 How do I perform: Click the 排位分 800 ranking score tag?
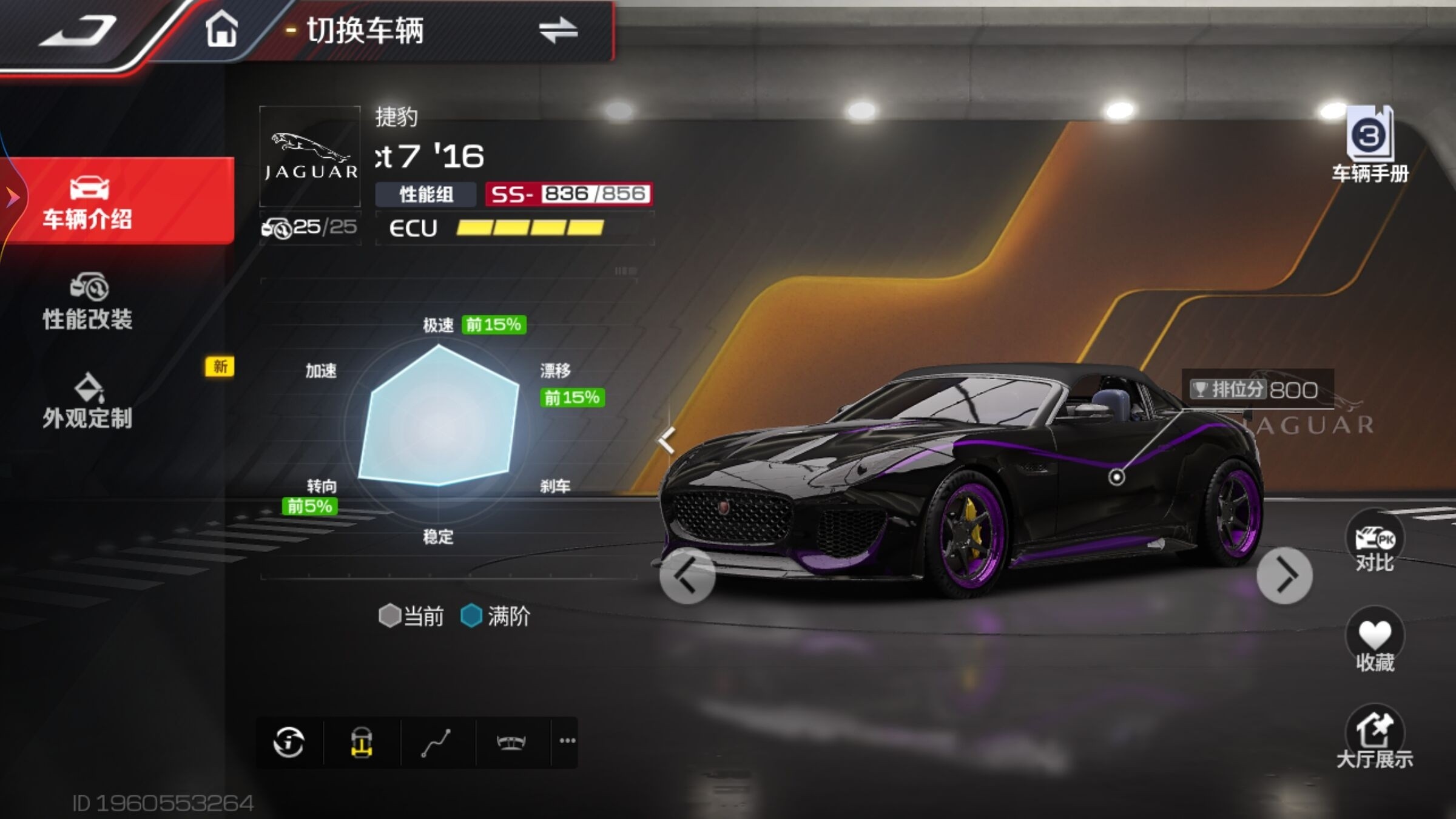point(1255,389)
